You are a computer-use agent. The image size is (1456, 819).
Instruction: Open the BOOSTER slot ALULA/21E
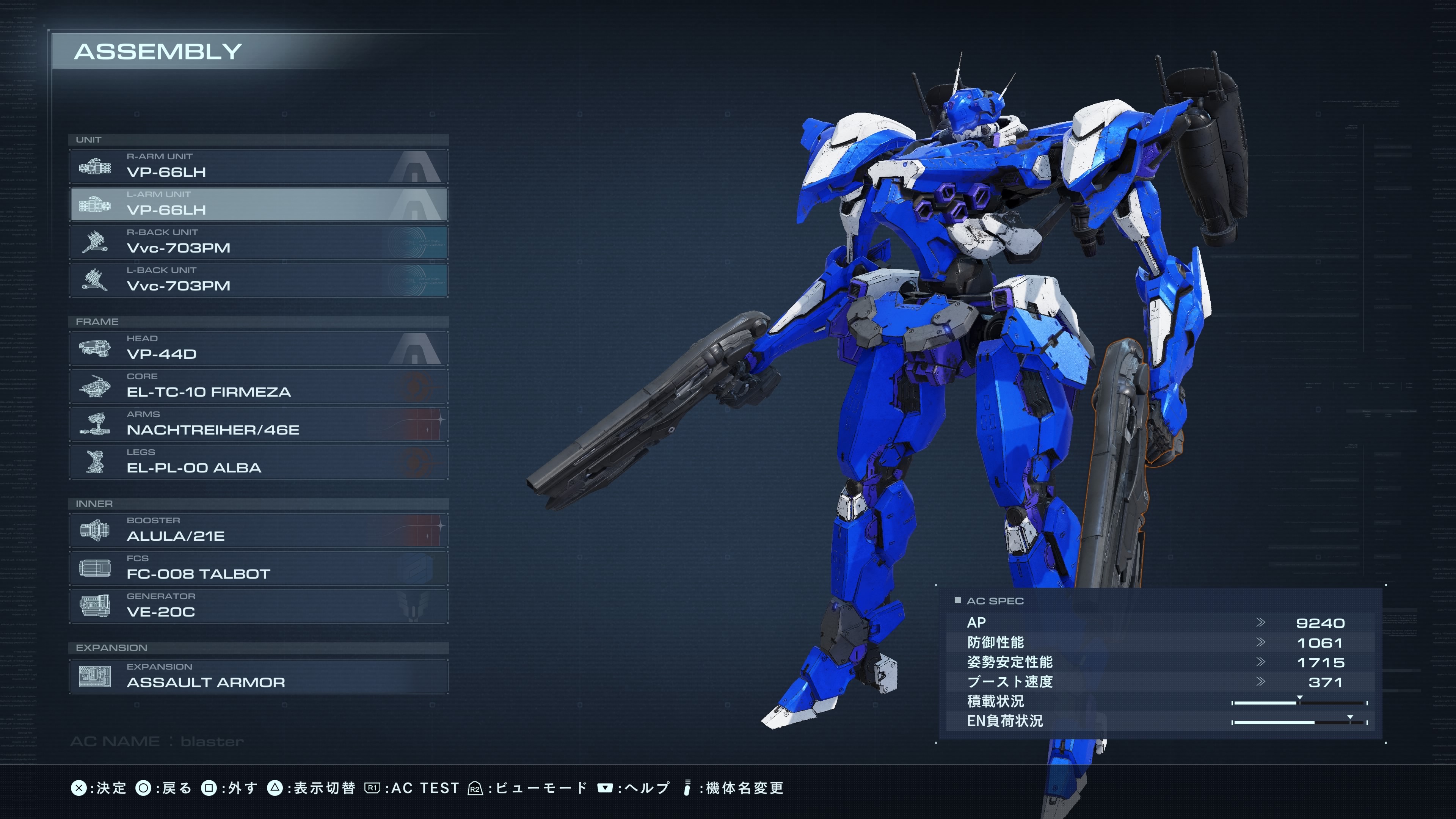tap(258, 530)
